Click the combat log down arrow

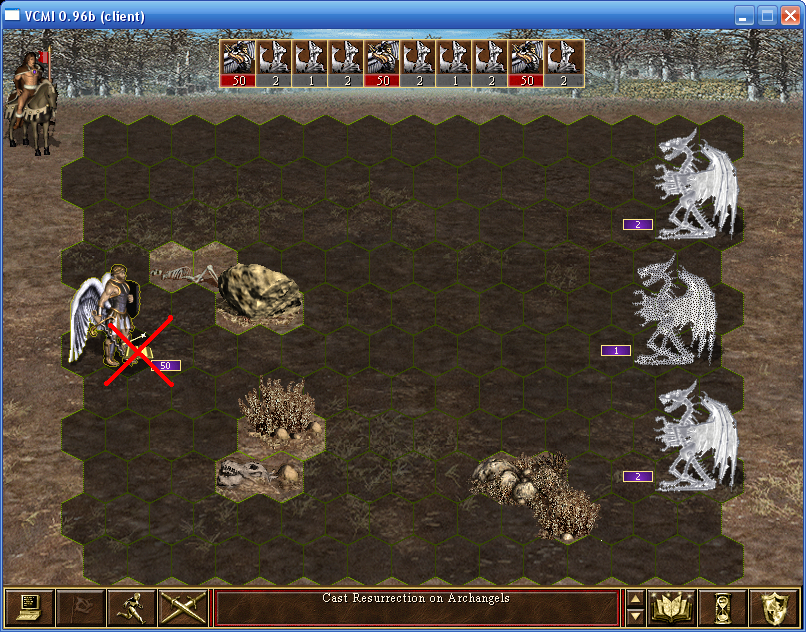[634, 615]
